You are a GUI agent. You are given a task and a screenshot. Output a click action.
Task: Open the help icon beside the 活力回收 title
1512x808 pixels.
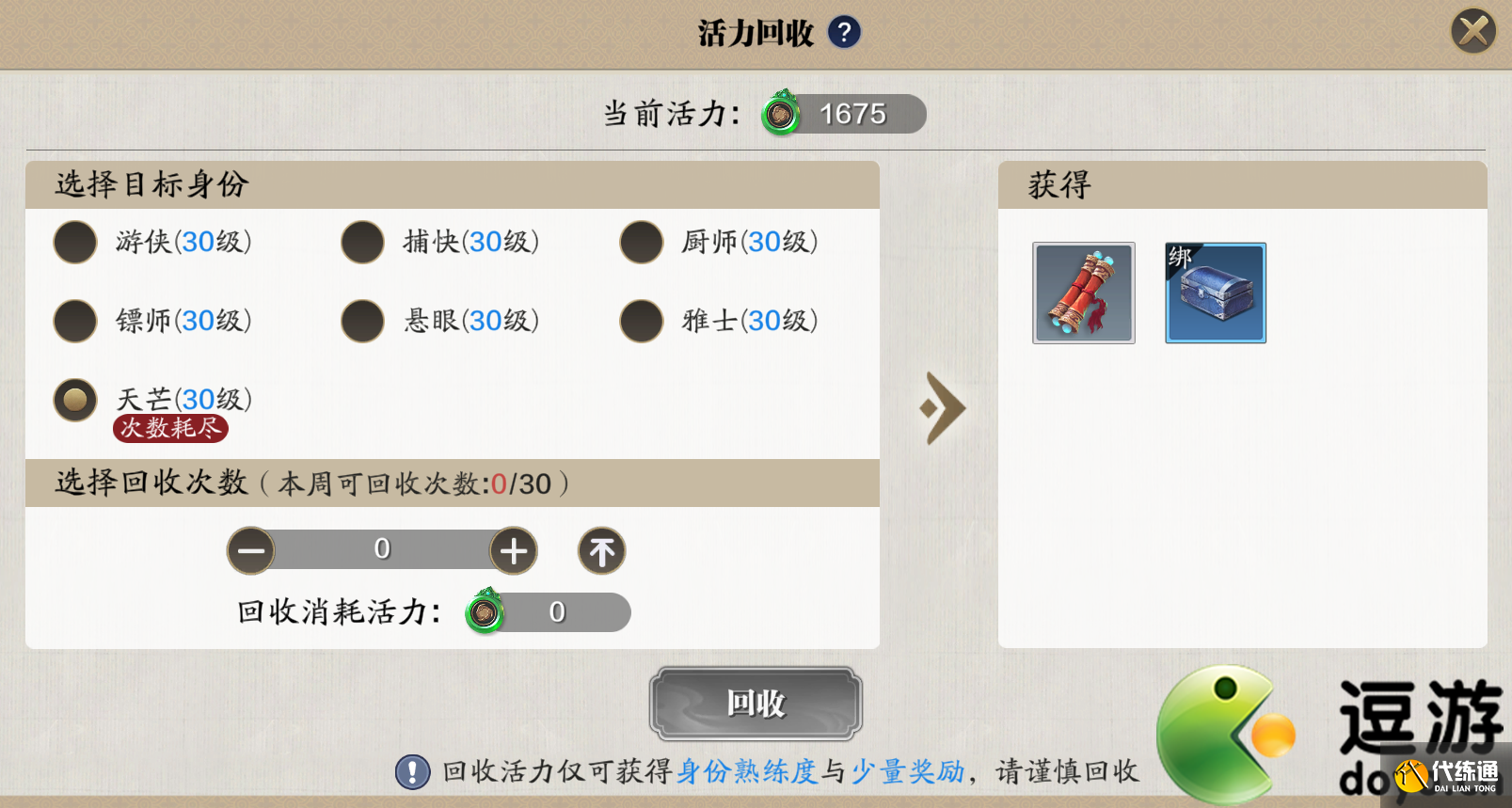click(x=844, y=31)
